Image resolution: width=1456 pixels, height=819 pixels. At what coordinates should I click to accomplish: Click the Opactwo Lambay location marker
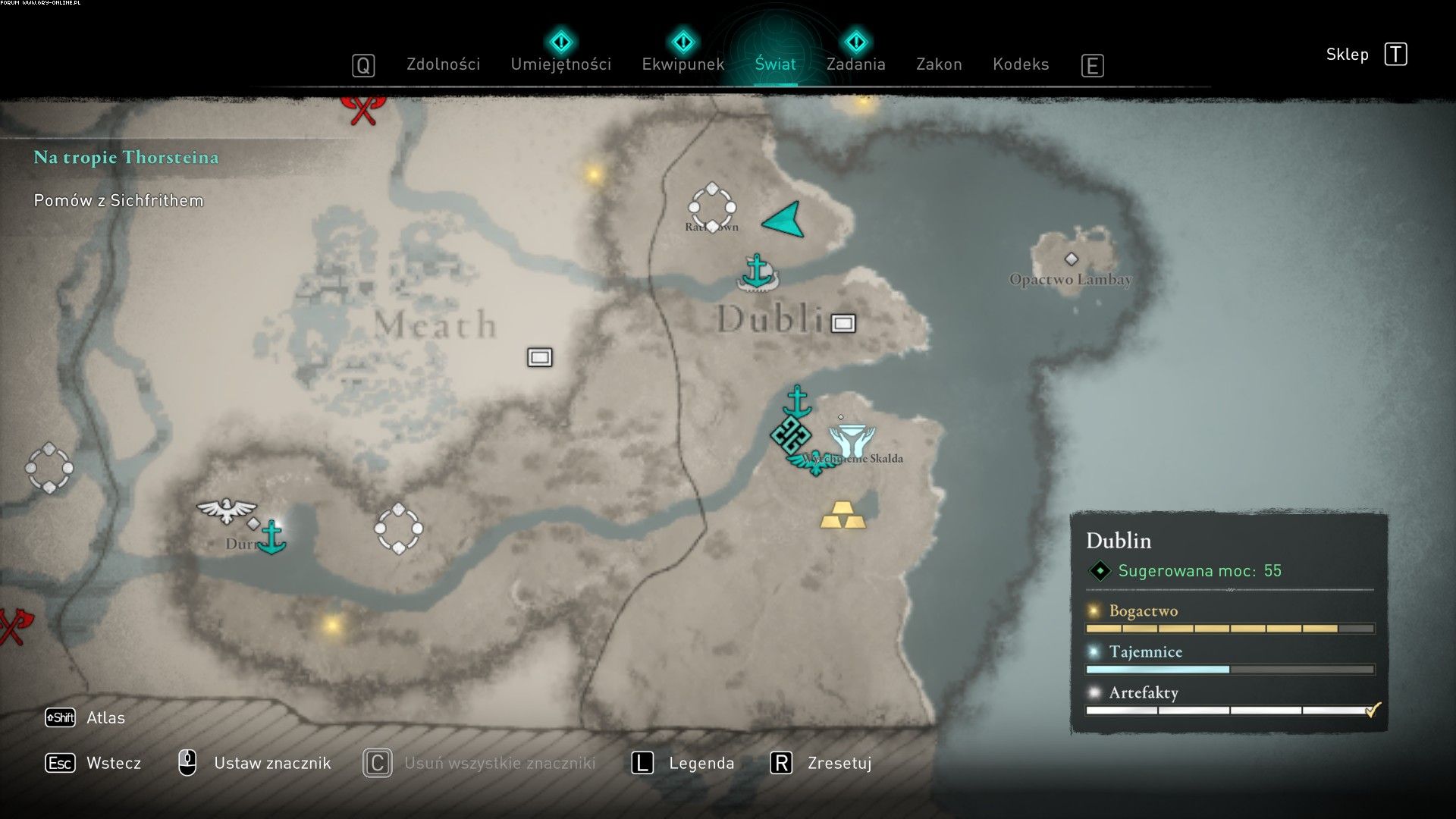click(1071, 260)
